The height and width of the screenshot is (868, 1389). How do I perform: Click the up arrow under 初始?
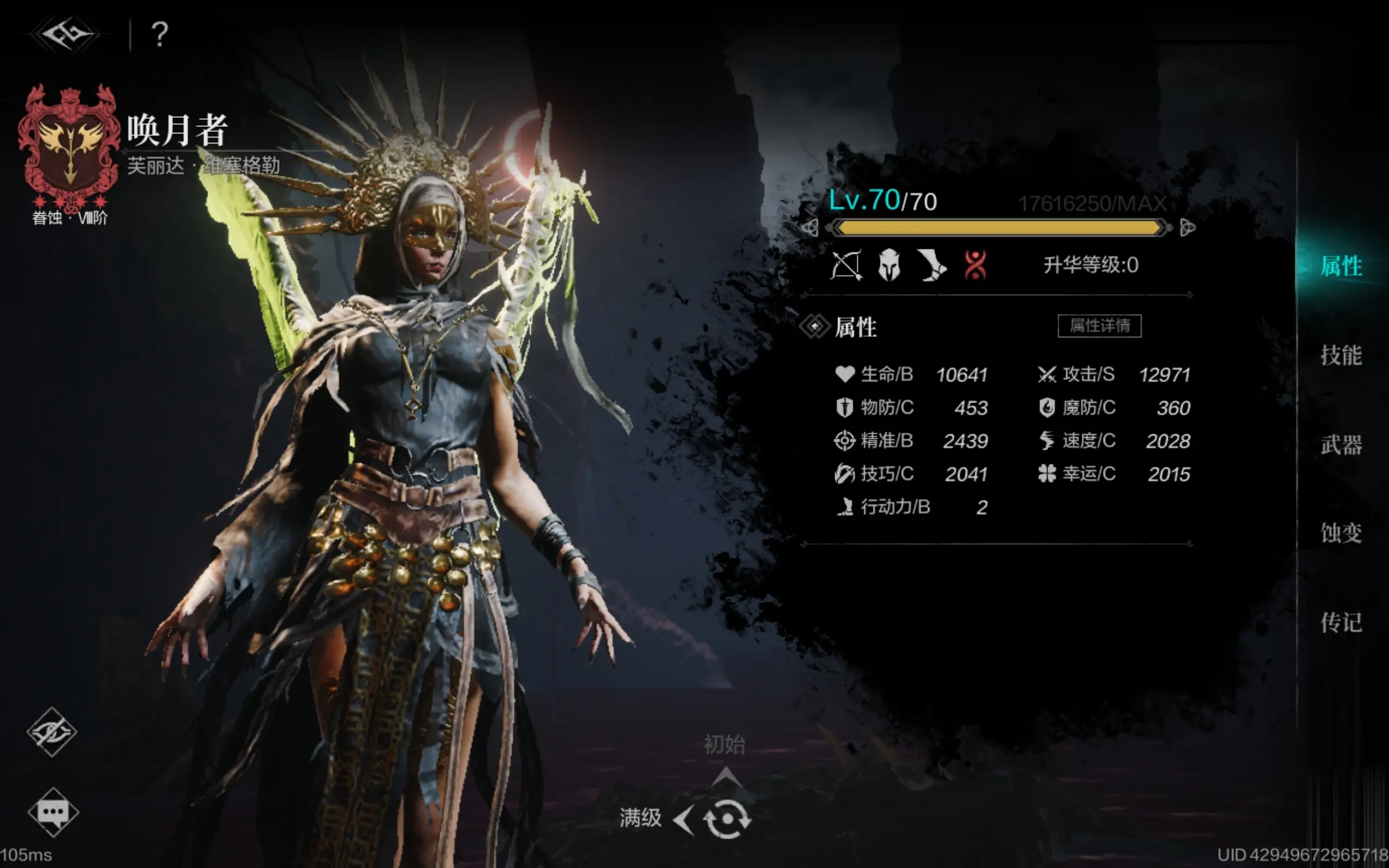(726, 777)
